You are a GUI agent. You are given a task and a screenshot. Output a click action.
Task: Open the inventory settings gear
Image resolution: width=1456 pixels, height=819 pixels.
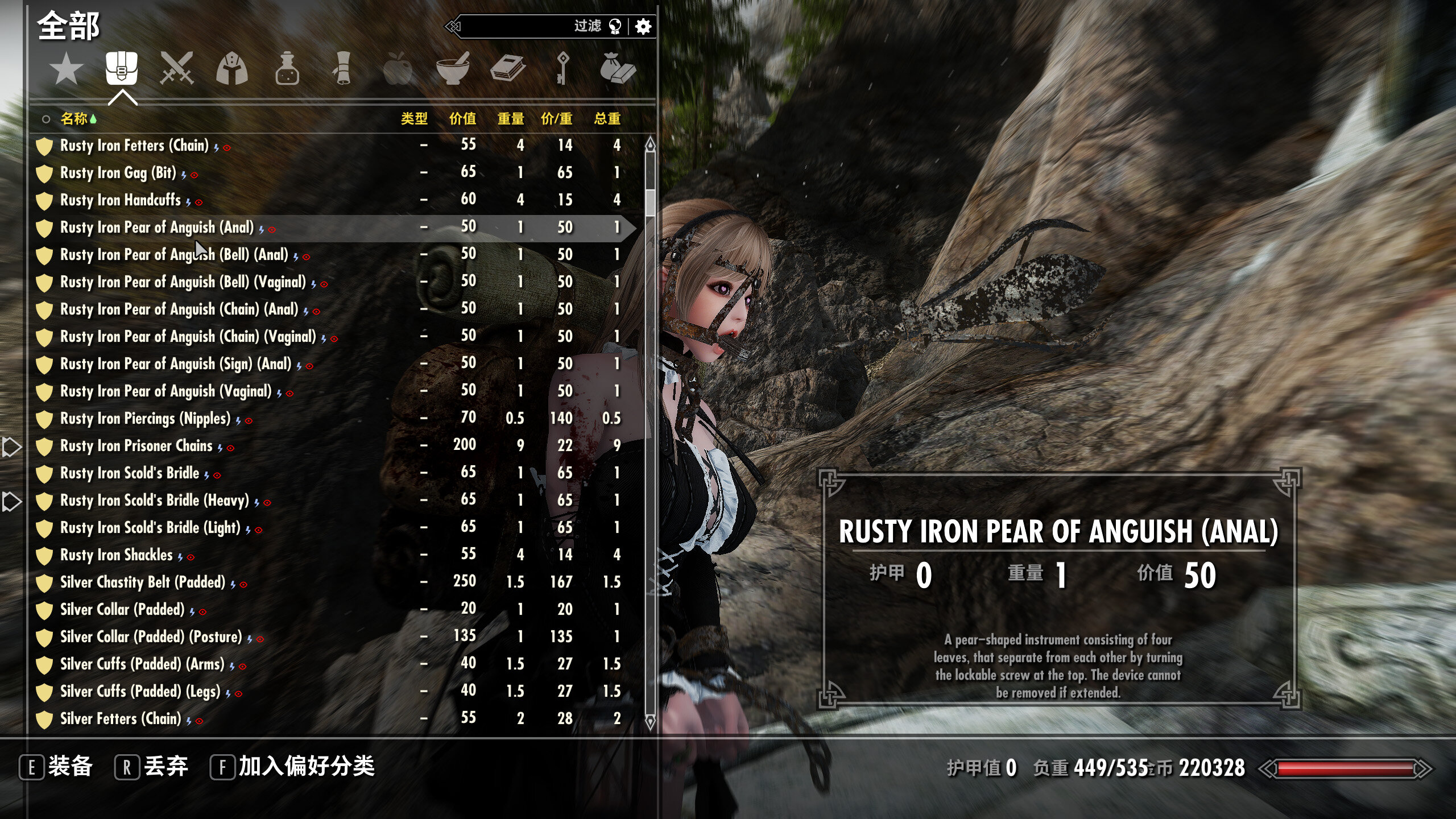[643, 26]
